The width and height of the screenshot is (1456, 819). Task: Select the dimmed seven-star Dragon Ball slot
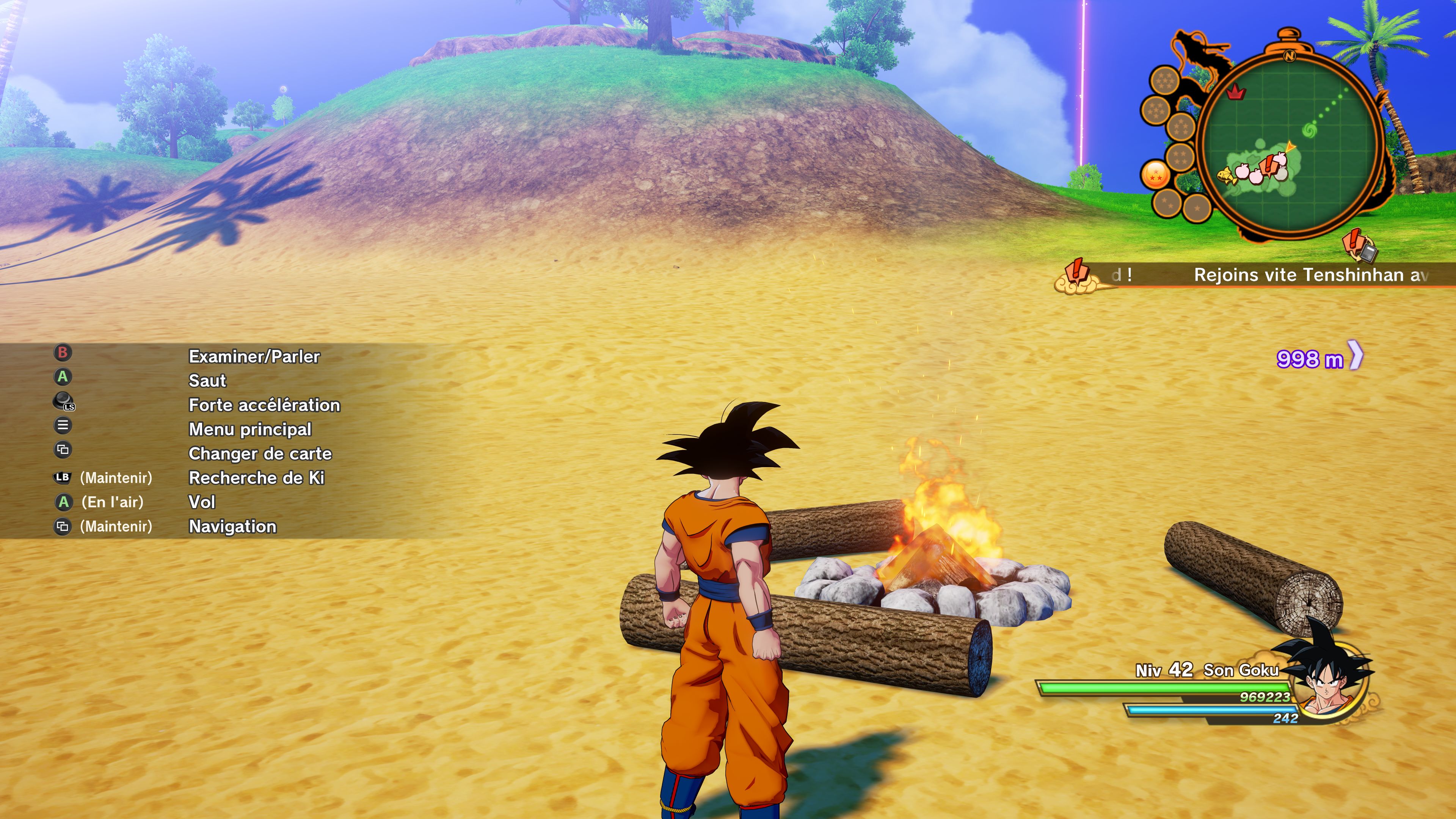click(1164, 81)
